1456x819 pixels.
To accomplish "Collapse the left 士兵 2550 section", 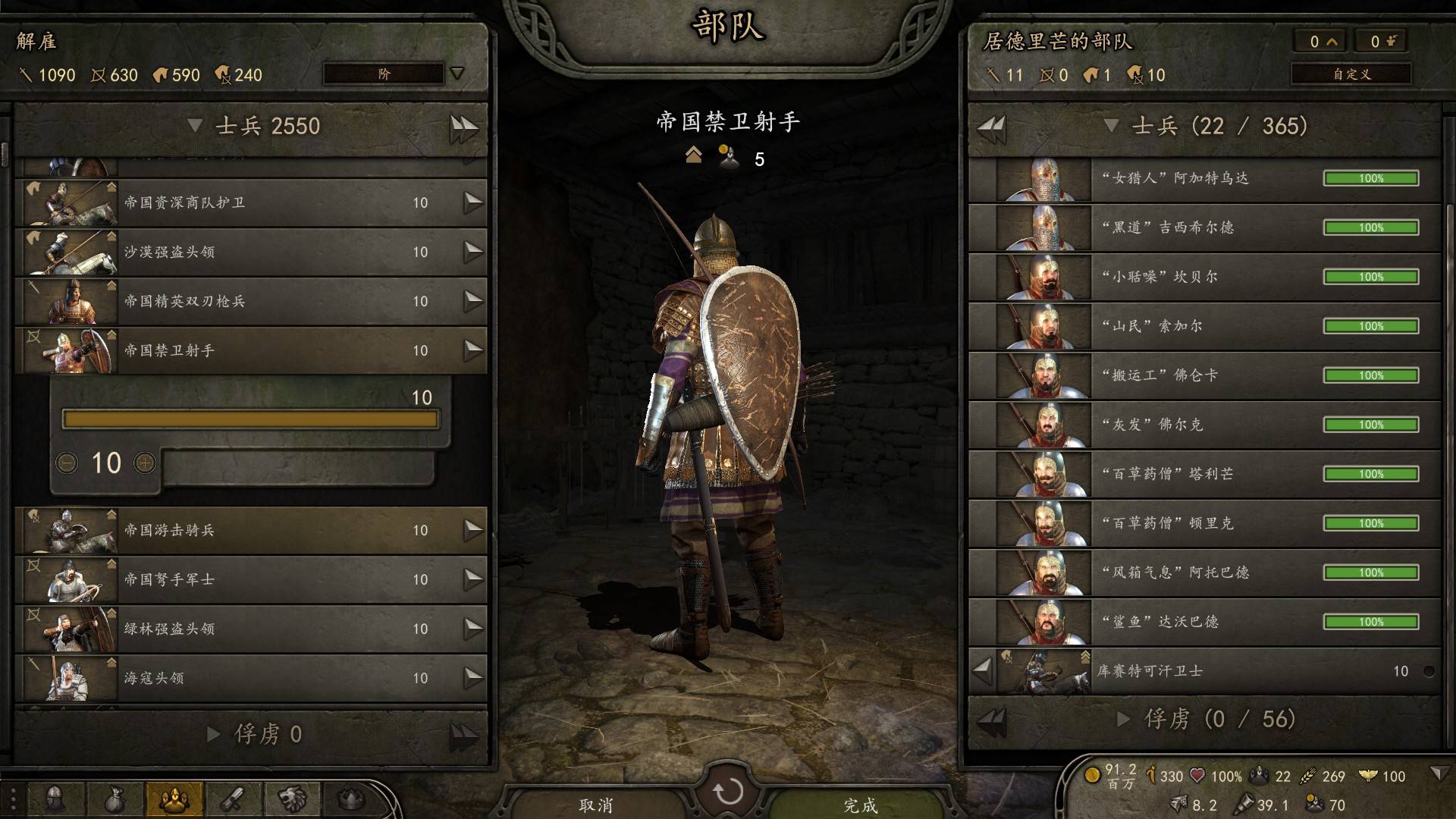I will pos(195,126).
